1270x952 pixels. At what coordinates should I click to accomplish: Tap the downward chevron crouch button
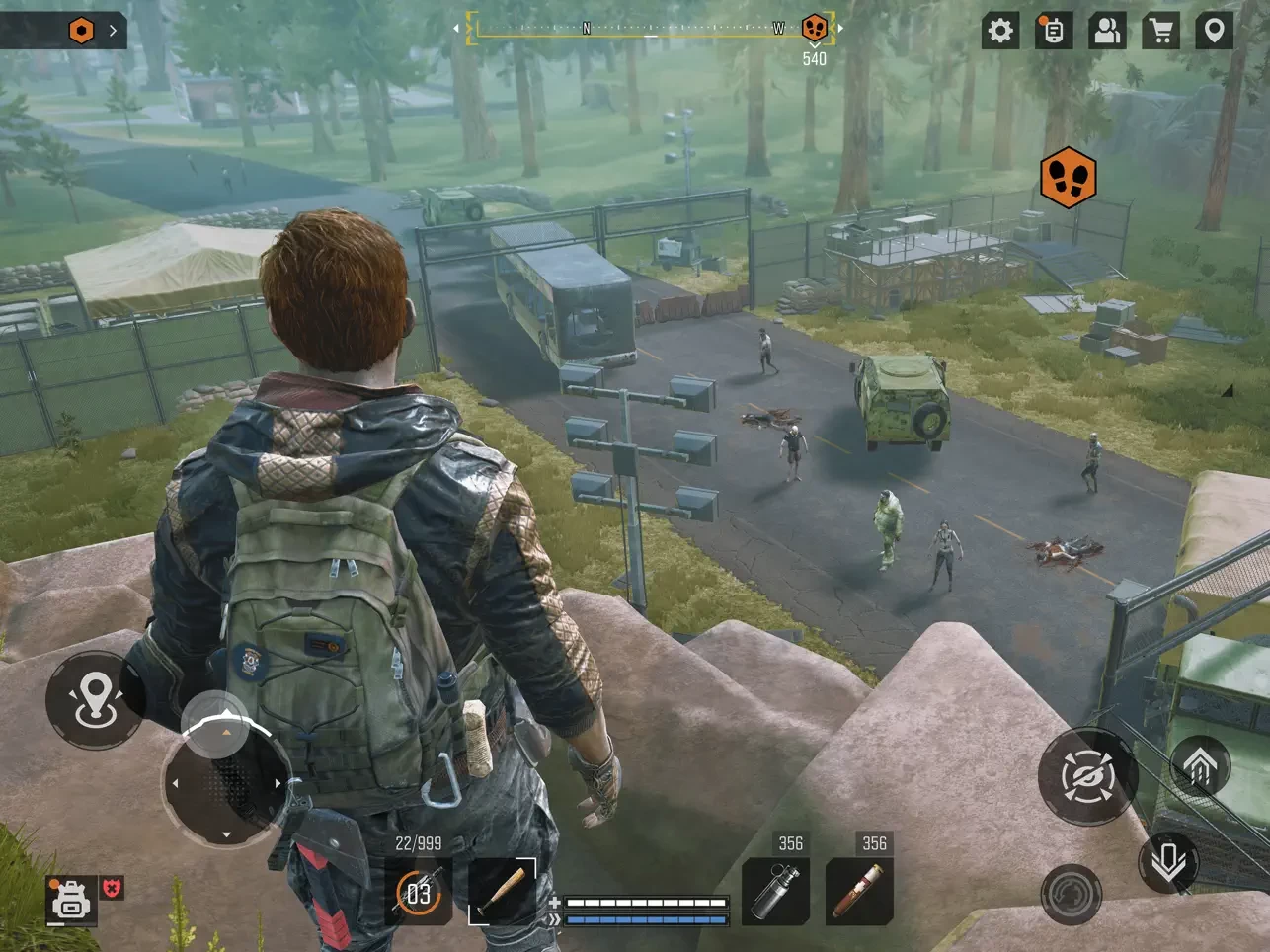pyautogui.click(x=1168, y=862)
